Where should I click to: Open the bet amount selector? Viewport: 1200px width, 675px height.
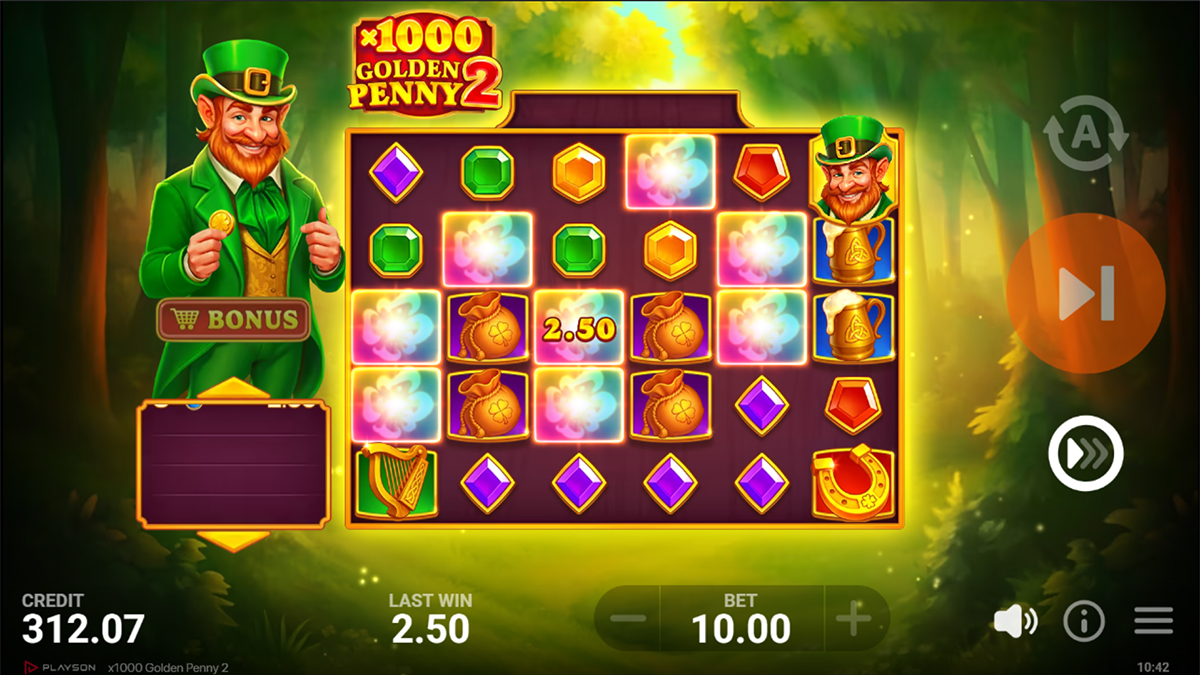click(x=741, y=620)
